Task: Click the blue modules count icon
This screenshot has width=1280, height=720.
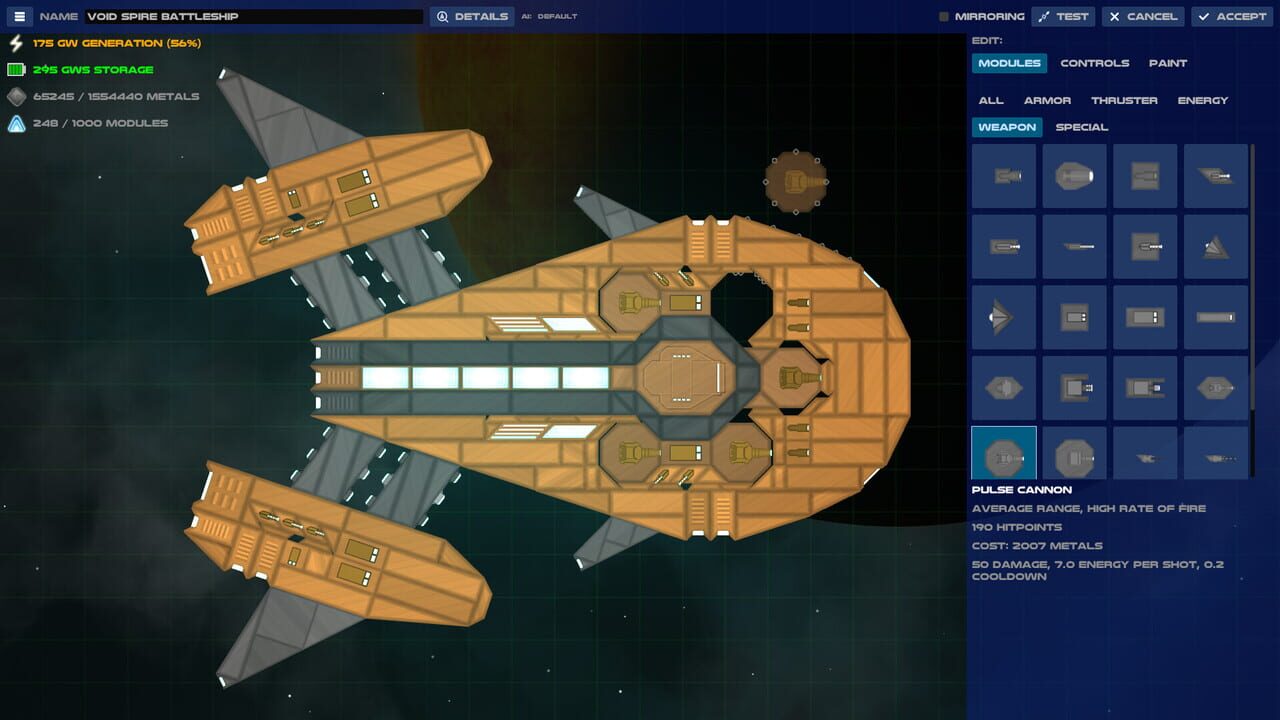Action: 15,123
